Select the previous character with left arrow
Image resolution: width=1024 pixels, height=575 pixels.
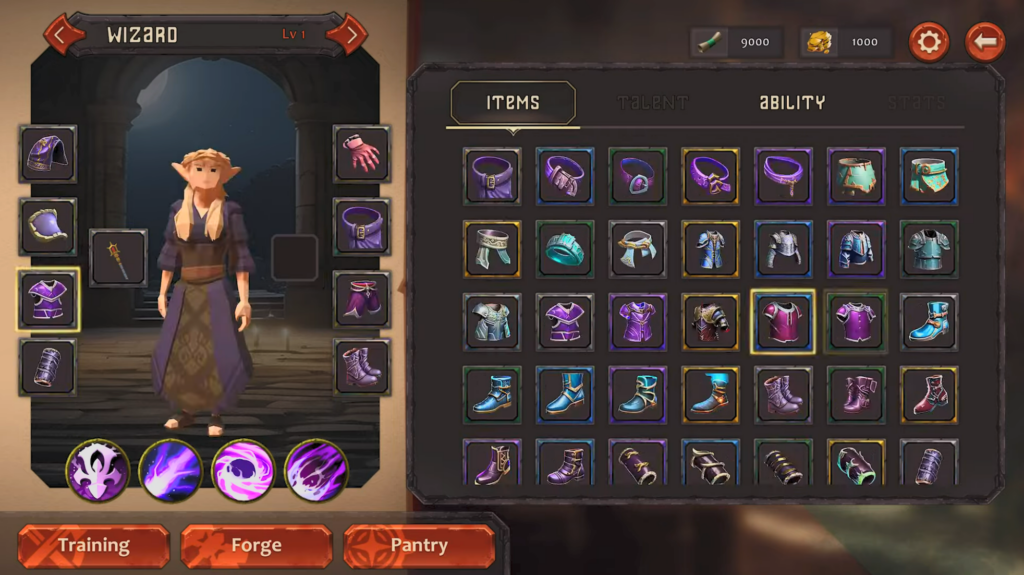click(x=62, y=35)
